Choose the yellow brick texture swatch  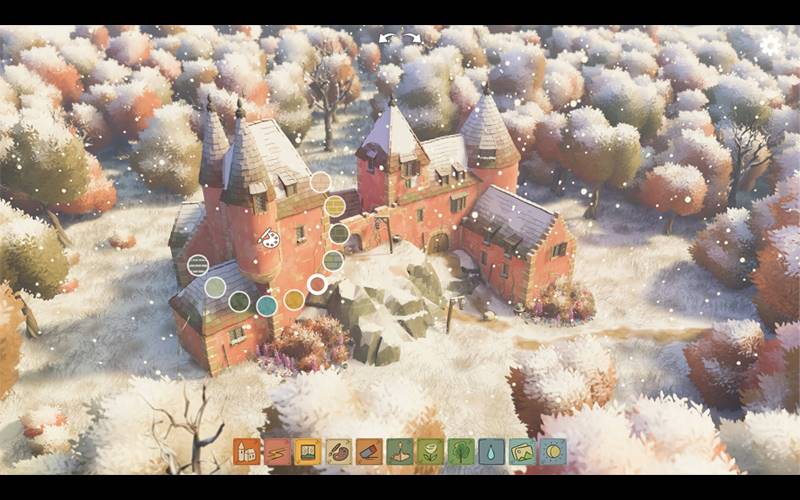point(334,206)
